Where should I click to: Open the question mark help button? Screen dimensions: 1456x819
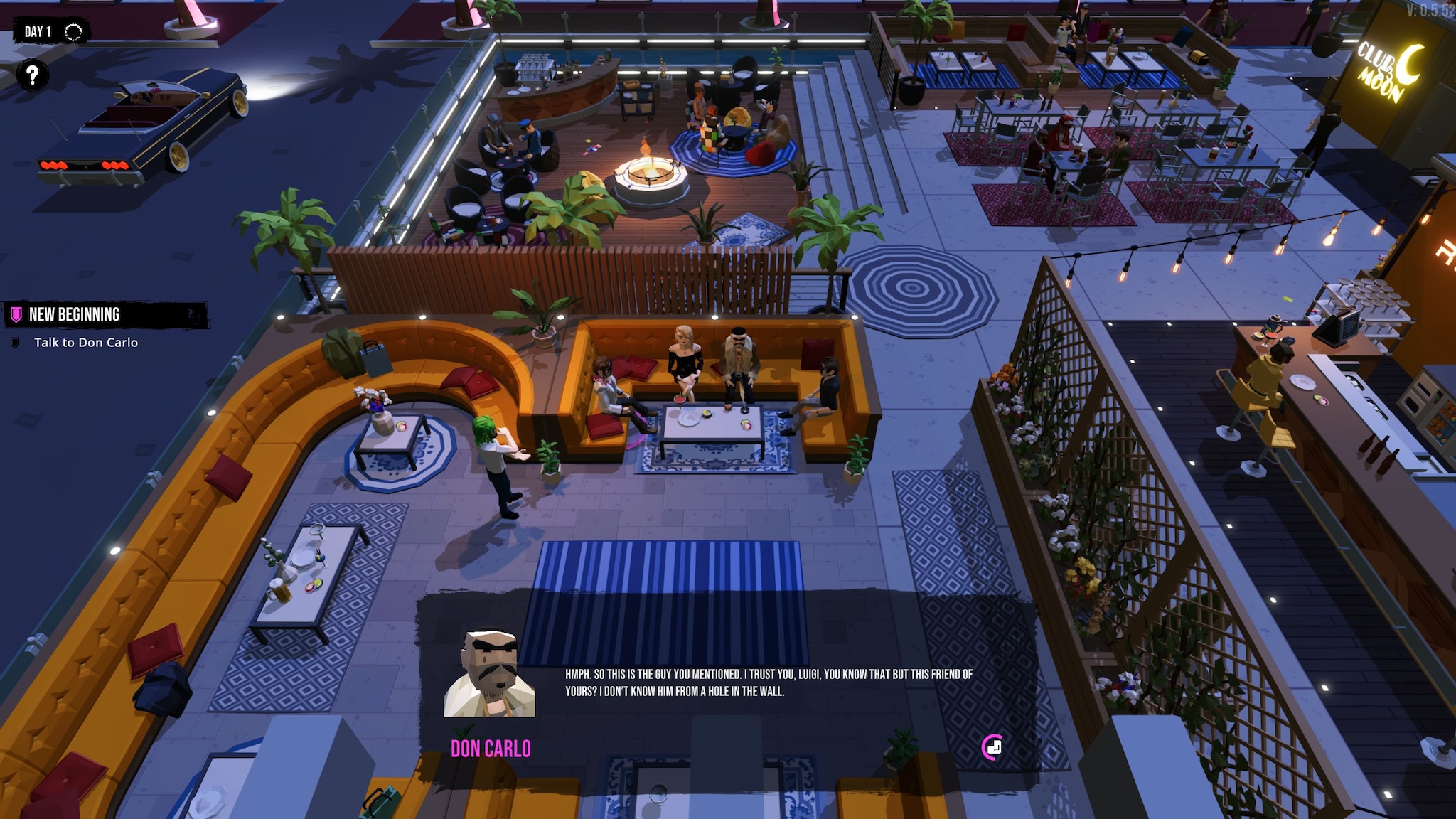(33, 75)
